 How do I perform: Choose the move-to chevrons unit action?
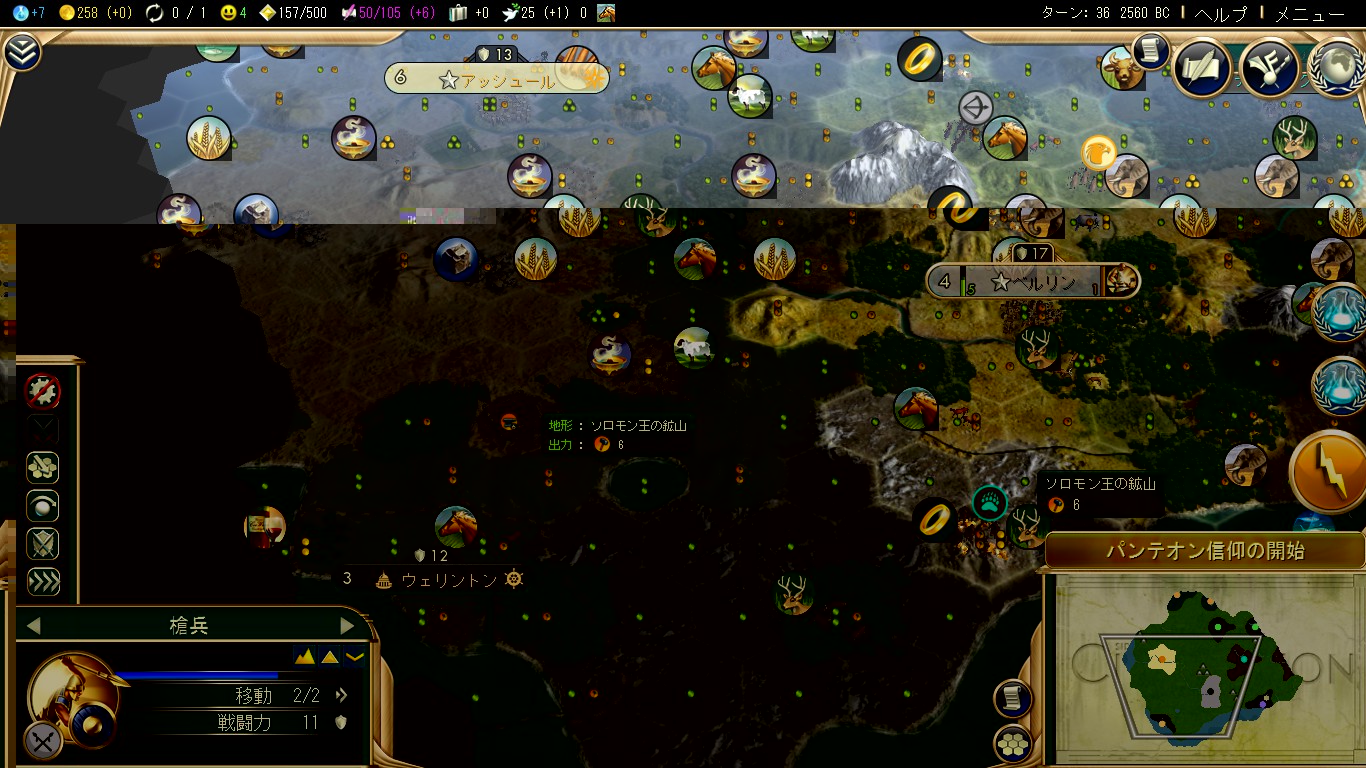(43, 582)
